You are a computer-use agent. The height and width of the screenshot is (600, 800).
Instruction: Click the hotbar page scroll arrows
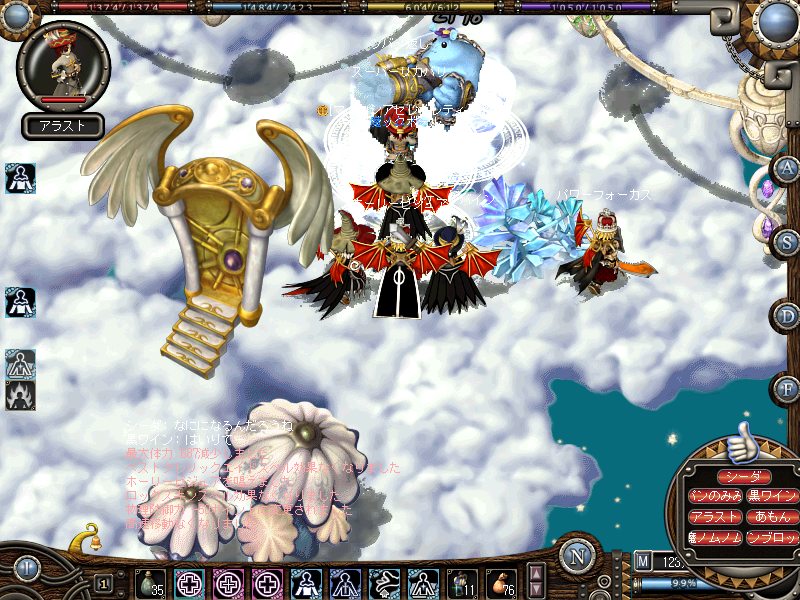tap(537, 580)
